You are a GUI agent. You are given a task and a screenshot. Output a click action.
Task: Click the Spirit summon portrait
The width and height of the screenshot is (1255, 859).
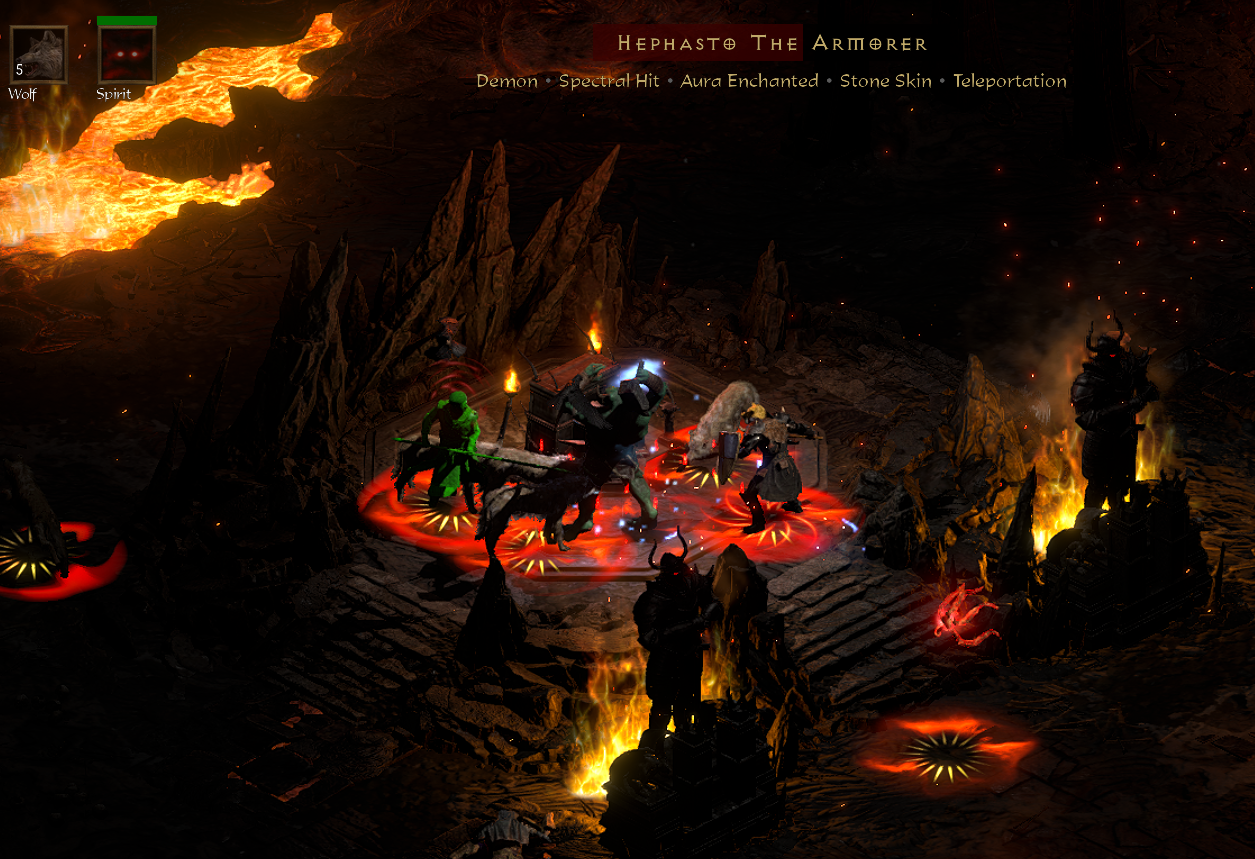point(126,55)
